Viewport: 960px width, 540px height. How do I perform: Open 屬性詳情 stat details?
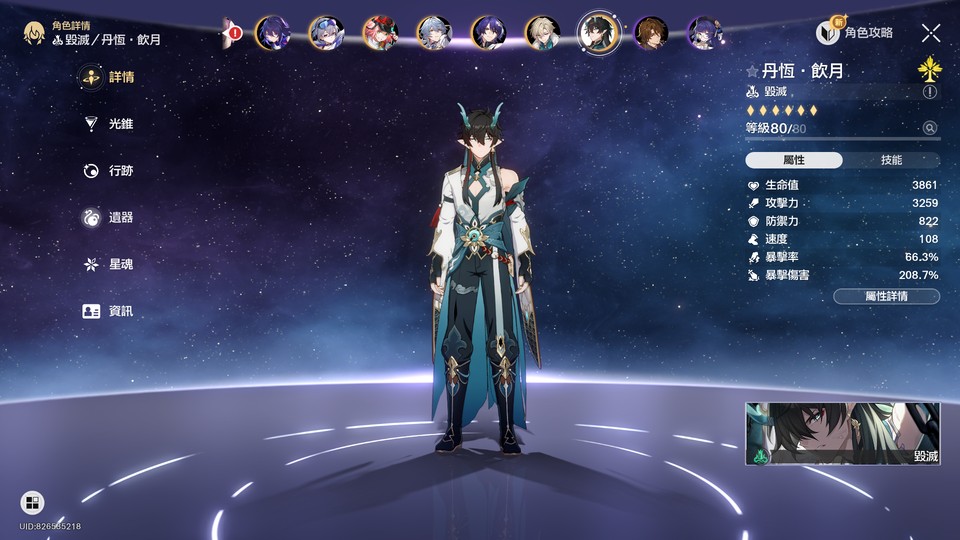click(x=886, y=296)
